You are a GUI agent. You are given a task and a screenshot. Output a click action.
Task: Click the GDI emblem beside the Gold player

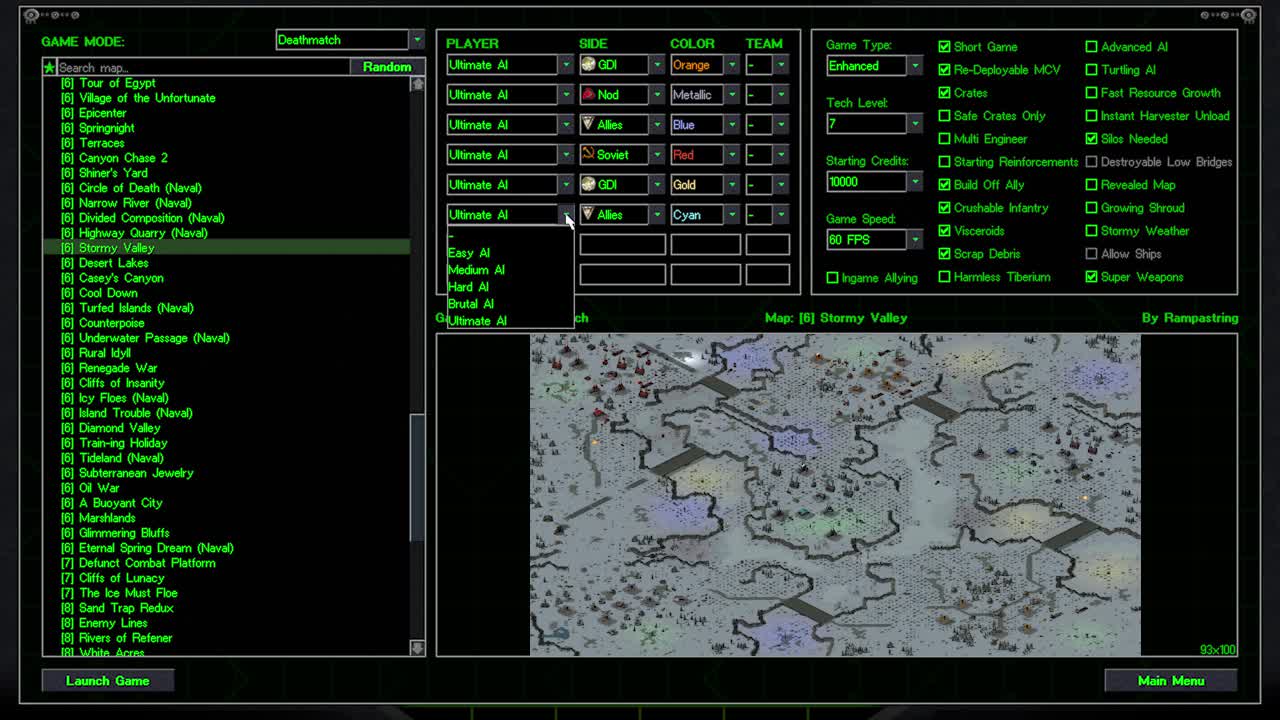coord(590,184)
